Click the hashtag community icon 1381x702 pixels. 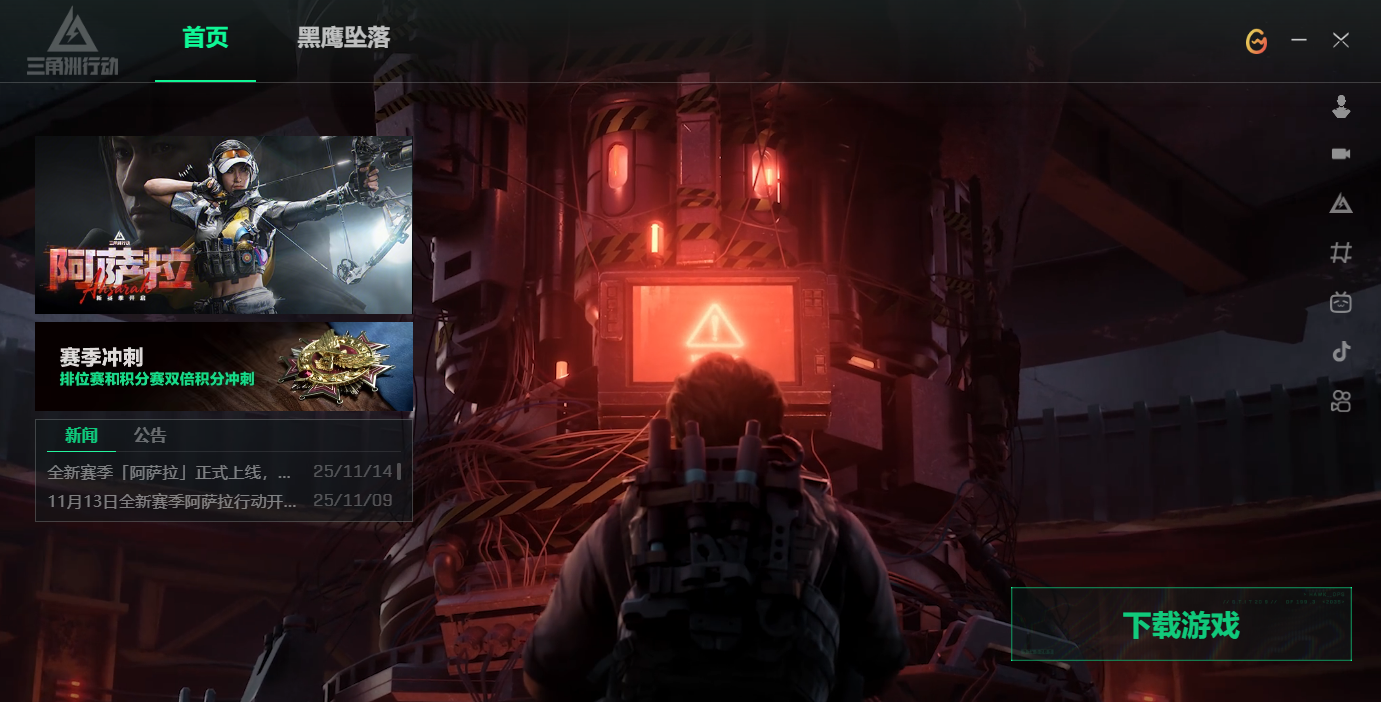coord(1341,253)
